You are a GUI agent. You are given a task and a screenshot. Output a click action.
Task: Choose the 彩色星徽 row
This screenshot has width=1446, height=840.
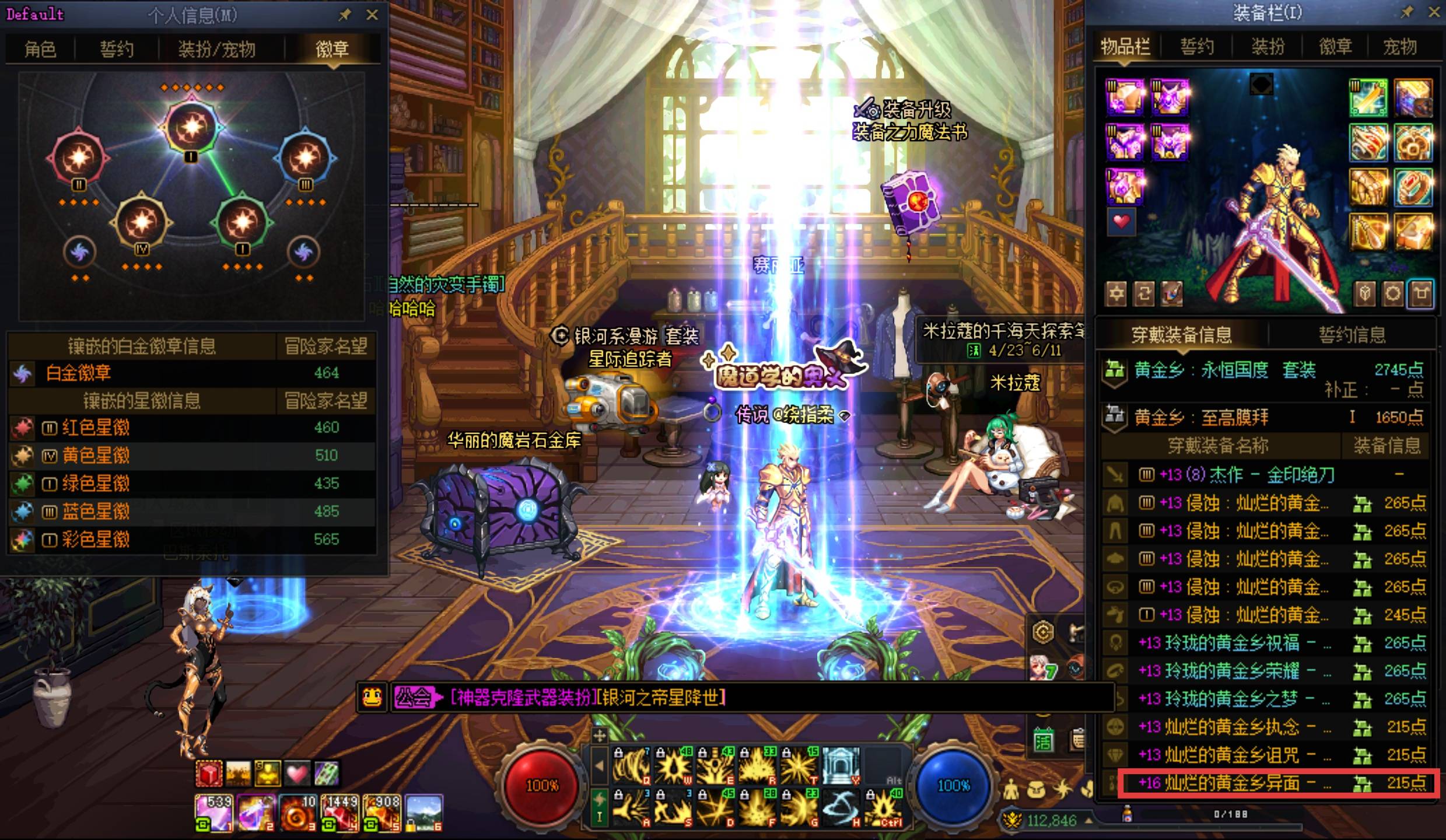click(x=191, y=540)
